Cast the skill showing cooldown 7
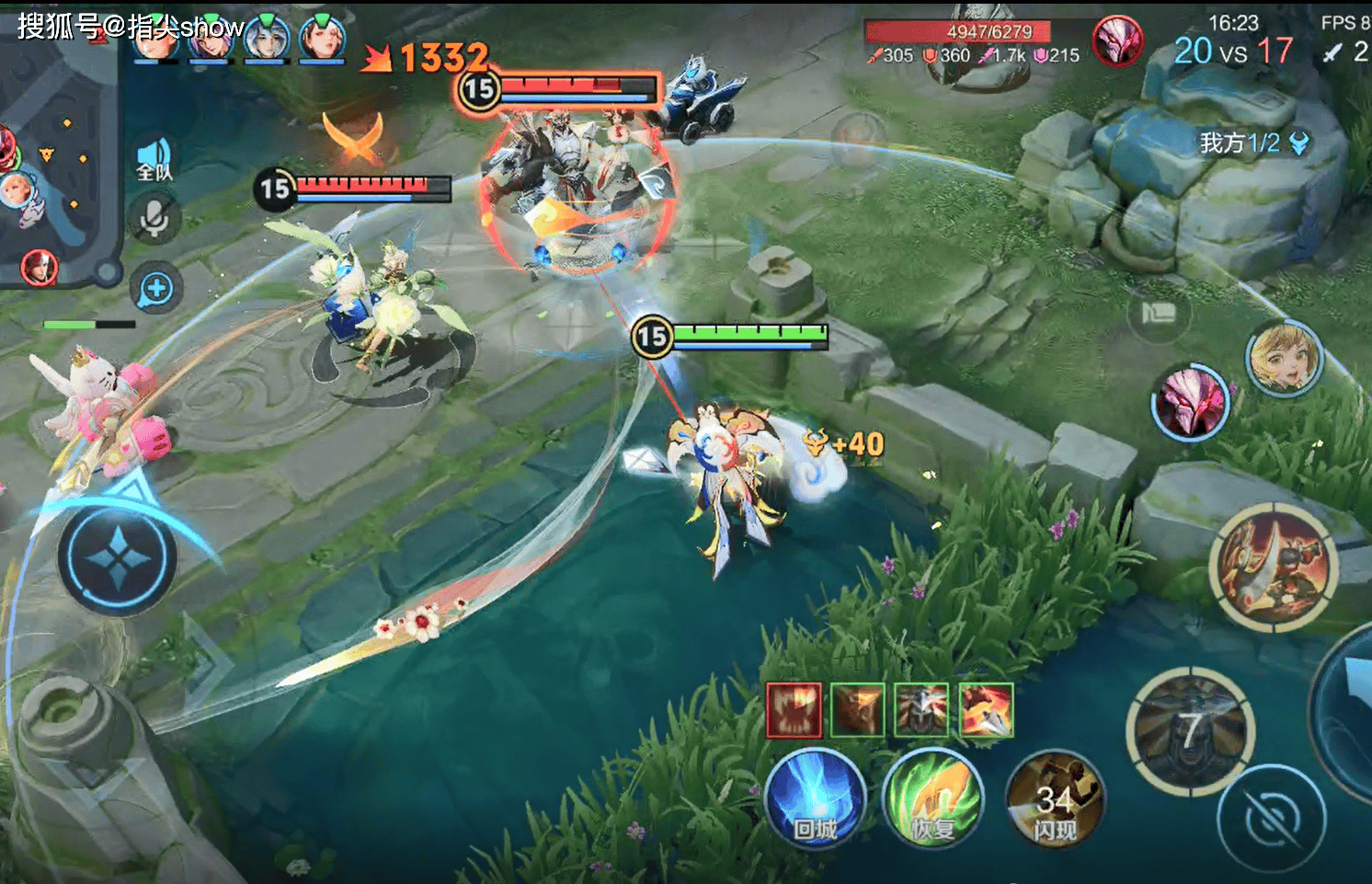This screenshot has width=1372, height=884. (x=1190, y=730)
